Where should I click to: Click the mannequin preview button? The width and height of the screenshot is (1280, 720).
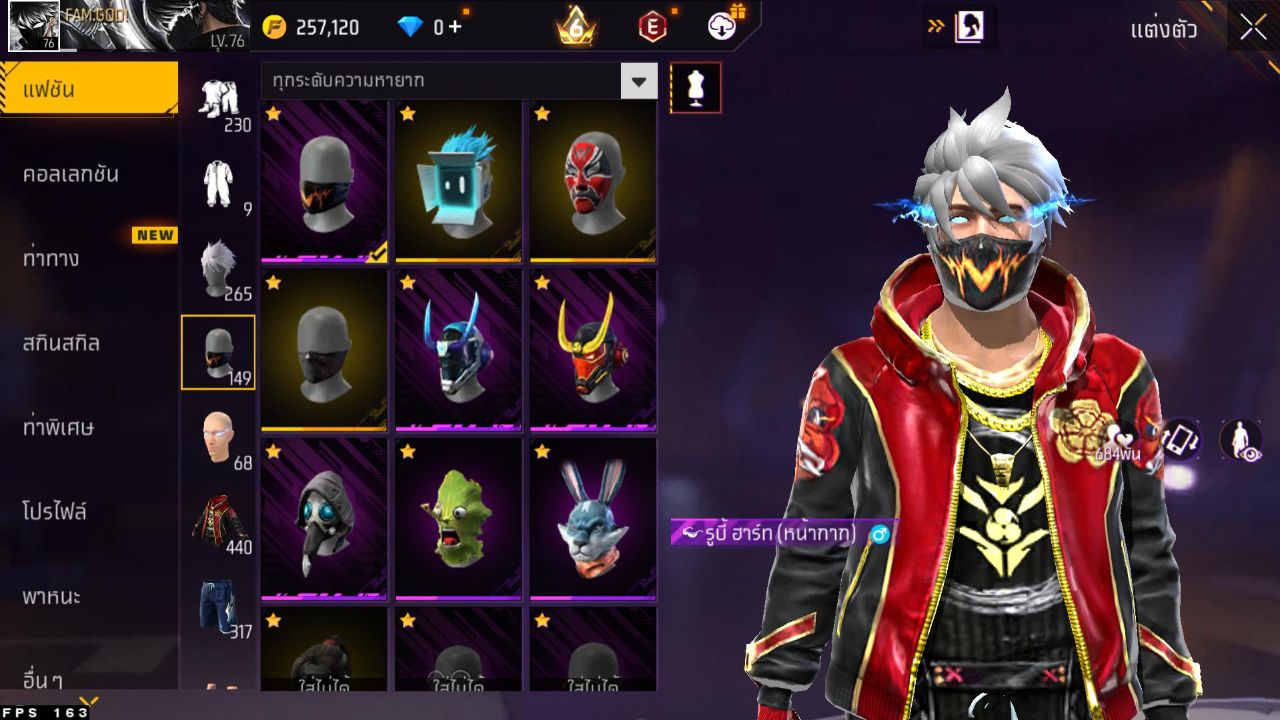tap(695, 88)
